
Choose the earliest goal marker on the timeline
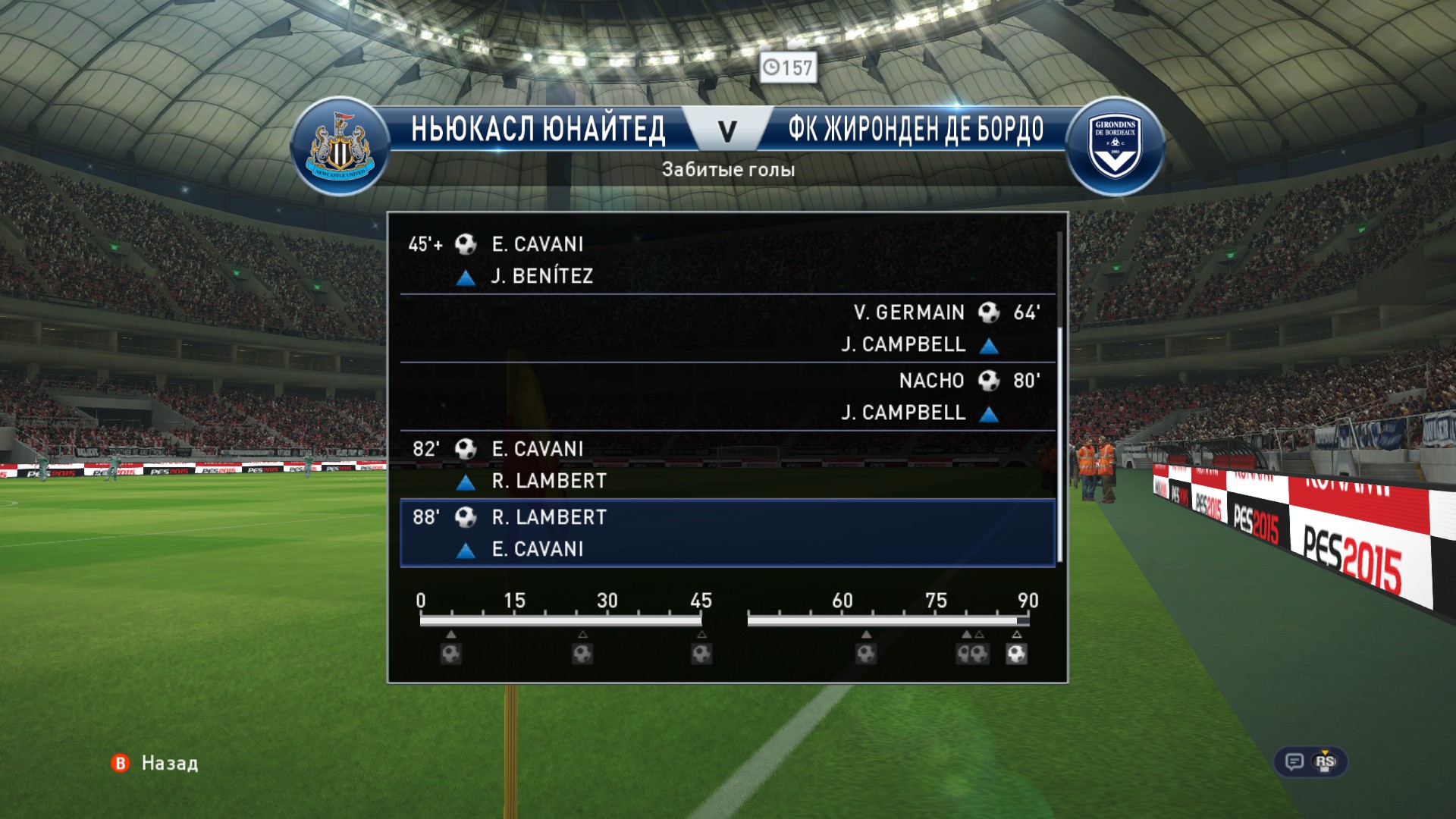(x=451, y=654)
